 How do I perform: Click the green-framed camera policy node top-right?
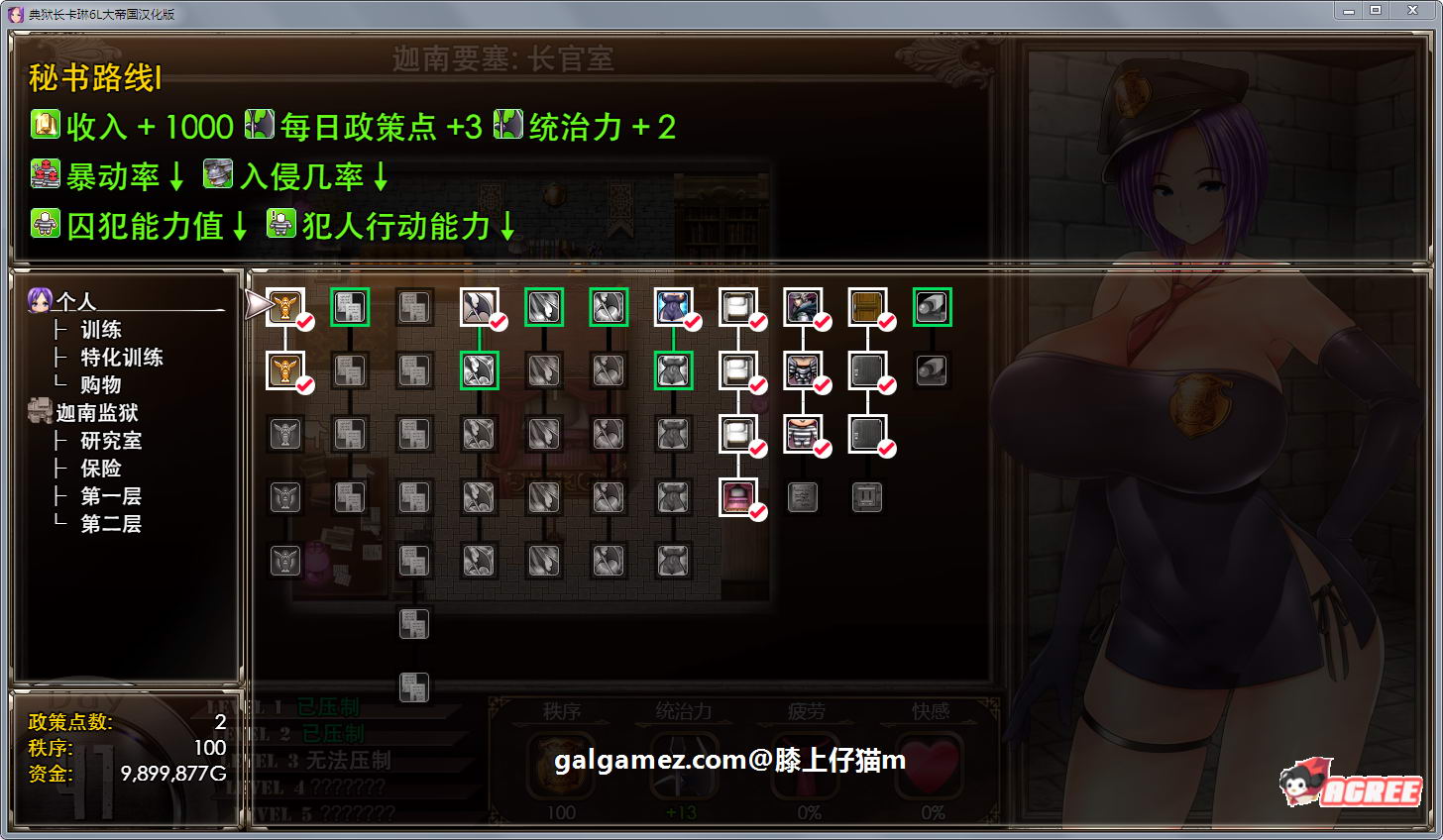(x=931, y=307)
